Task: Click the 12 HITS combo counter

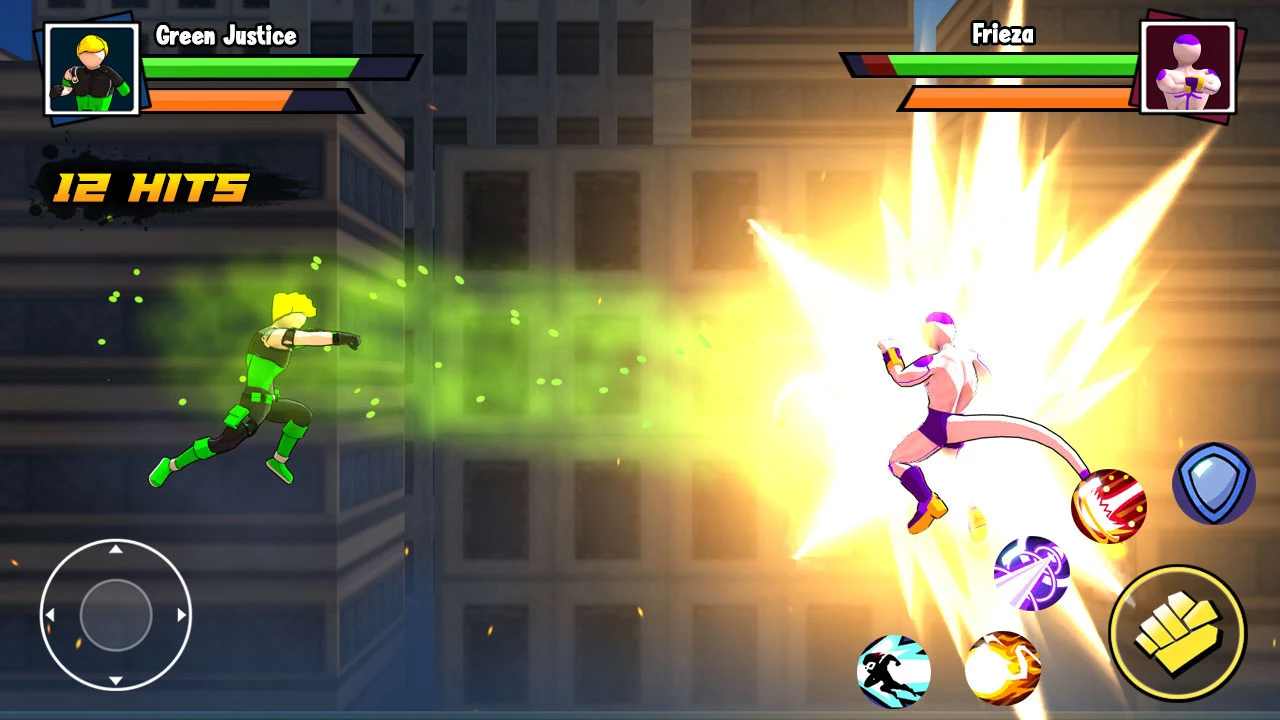Action: [148, 186]
